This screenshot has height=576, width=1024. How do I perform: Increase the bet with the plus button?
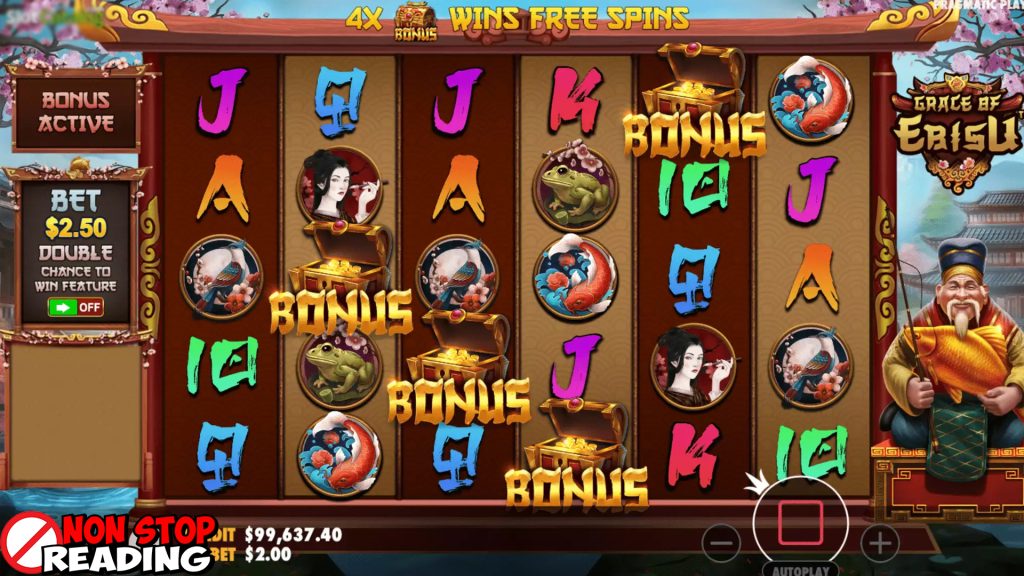(880, 543)
